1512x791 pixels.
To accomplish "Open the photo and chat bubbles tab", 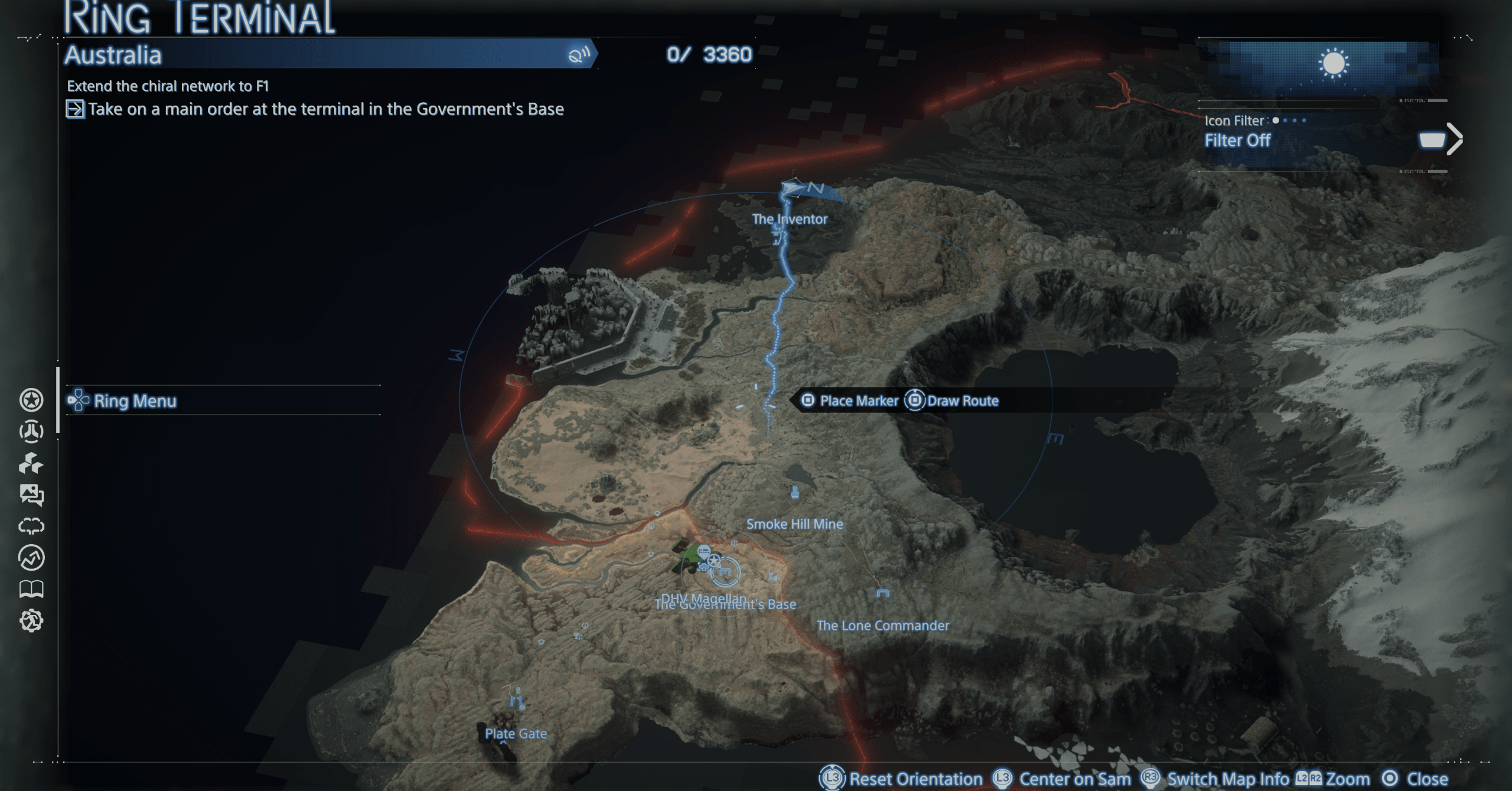I will pos(31,494).
